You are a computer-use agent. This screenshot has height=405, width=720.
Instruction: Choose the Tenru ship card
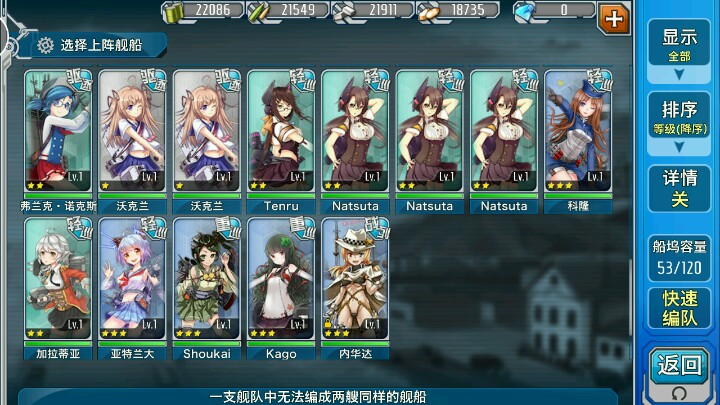(x=281, y=132)
